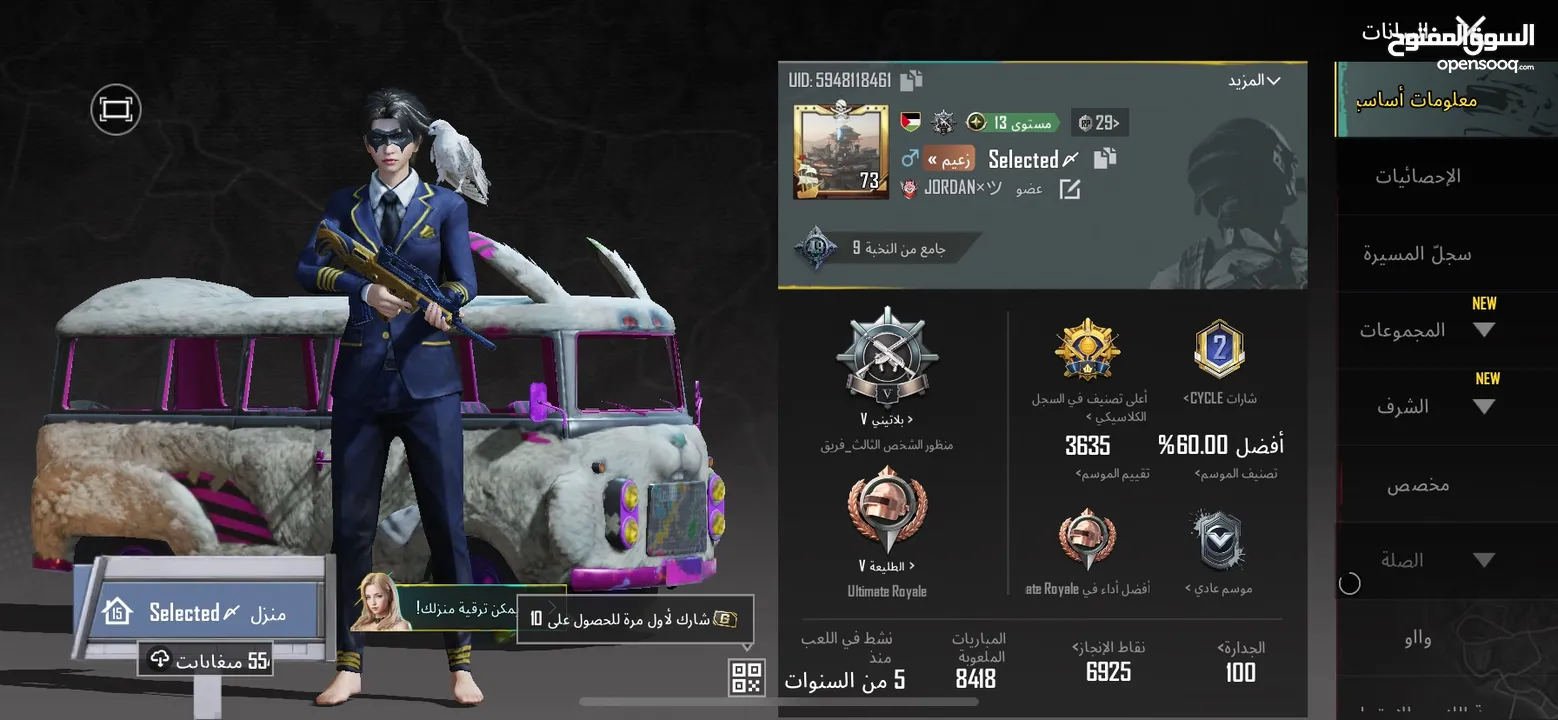This screenshot has width=1558, height=720.
Task: Expand the المجموعات section arrow
Action: click(x=1484, y=332)
